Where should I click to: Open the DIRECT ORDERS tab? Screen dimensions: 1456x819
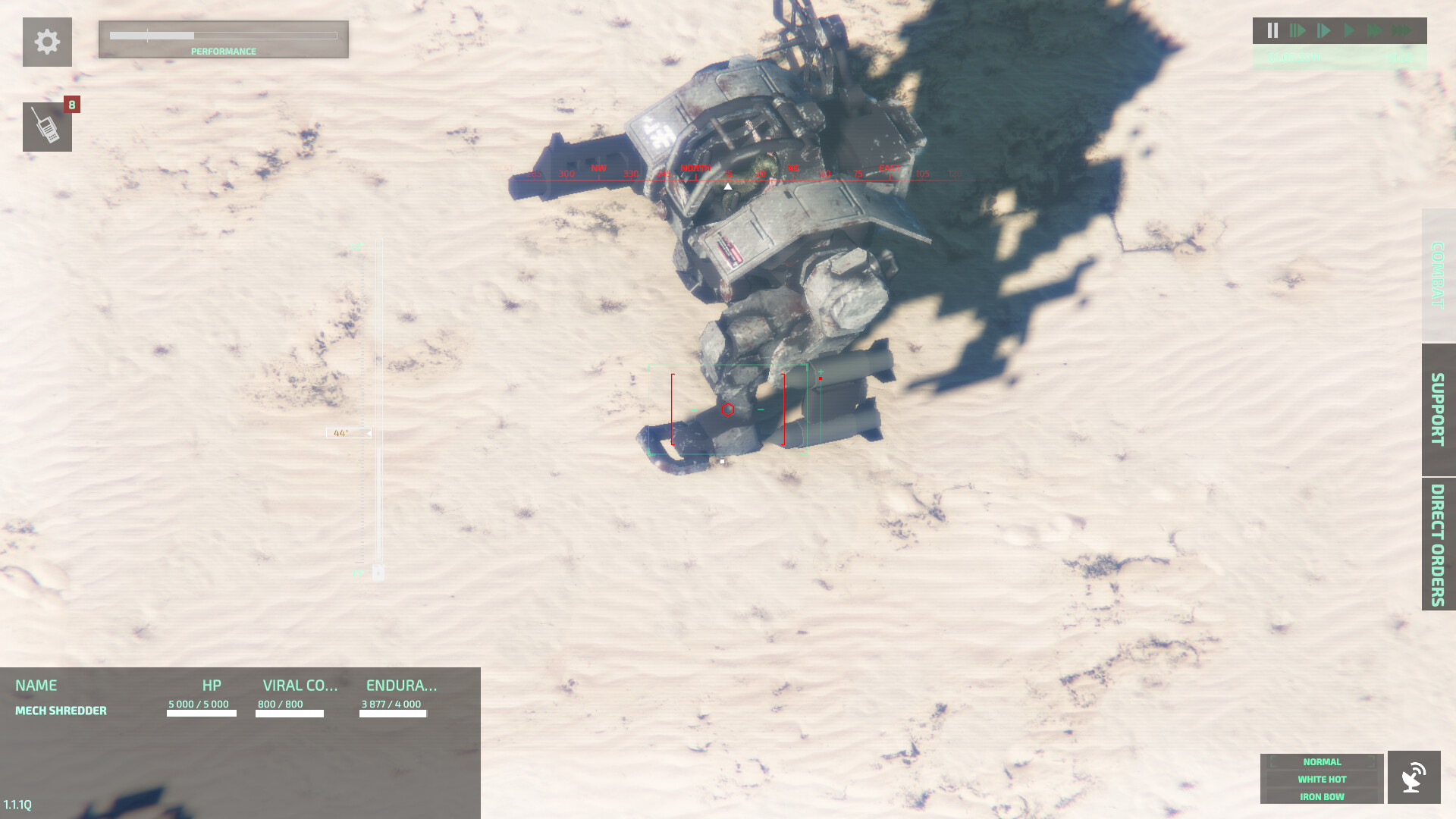click(1436, 543)
